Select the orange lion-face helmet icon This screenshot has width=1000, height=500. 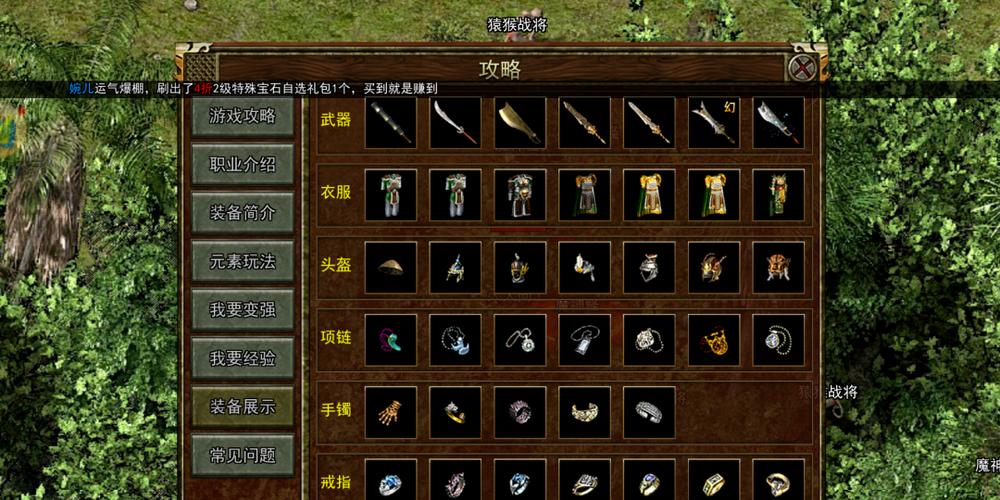(778, 267)
